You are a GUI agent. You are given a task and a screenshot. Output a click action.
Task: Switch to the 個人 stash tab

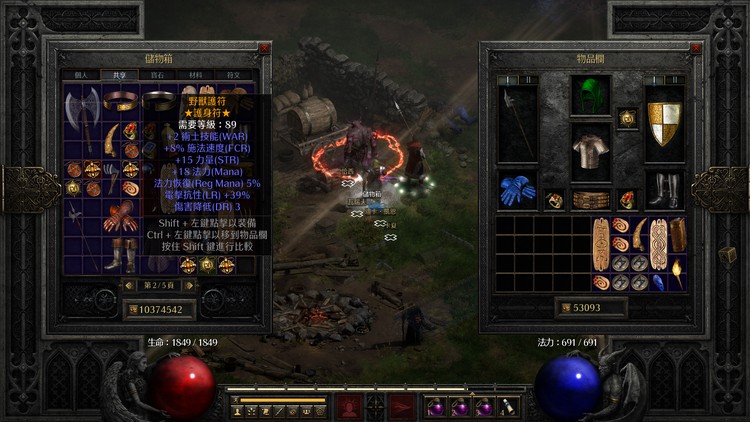(x=82, y=74)
